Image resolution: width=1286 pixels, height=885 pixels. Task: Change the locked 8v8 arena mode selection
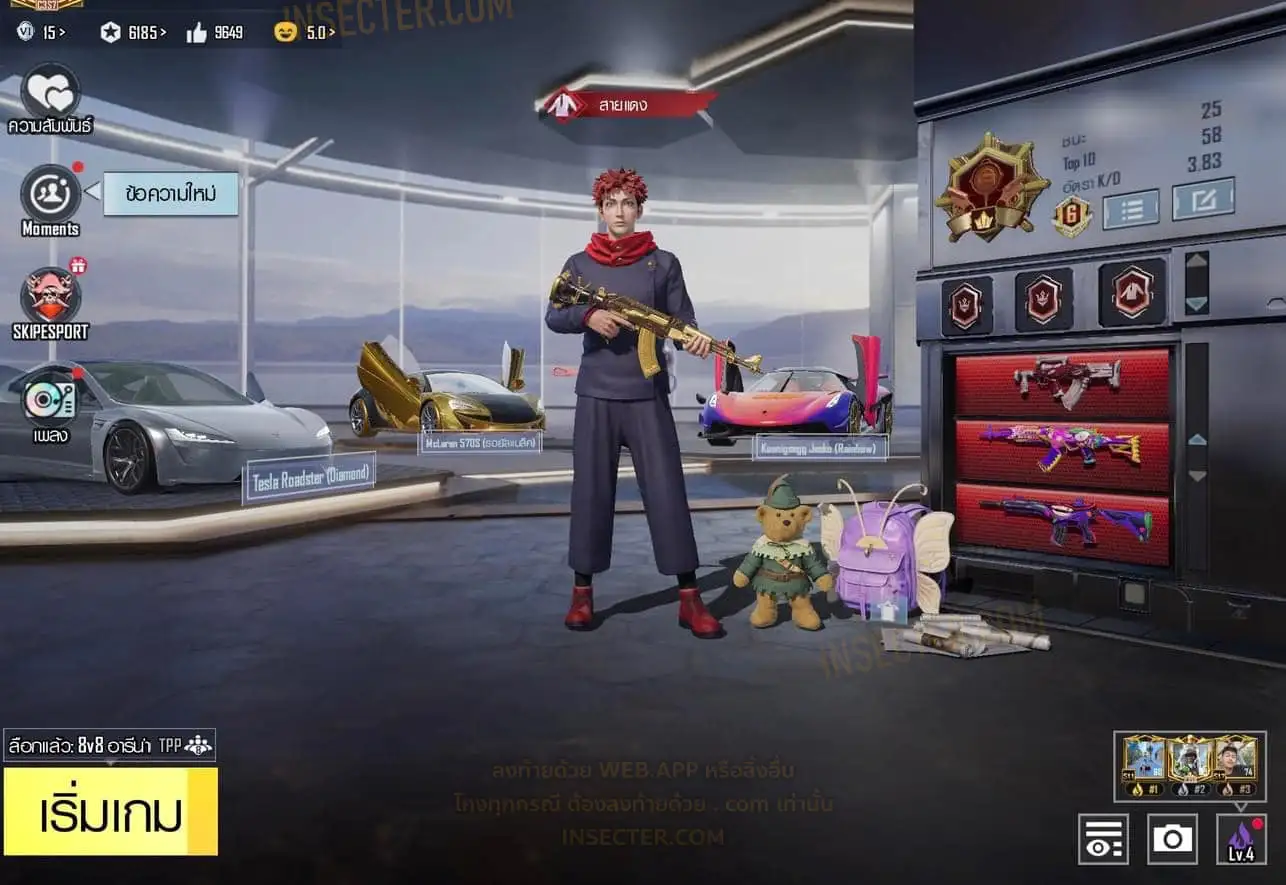109,745
